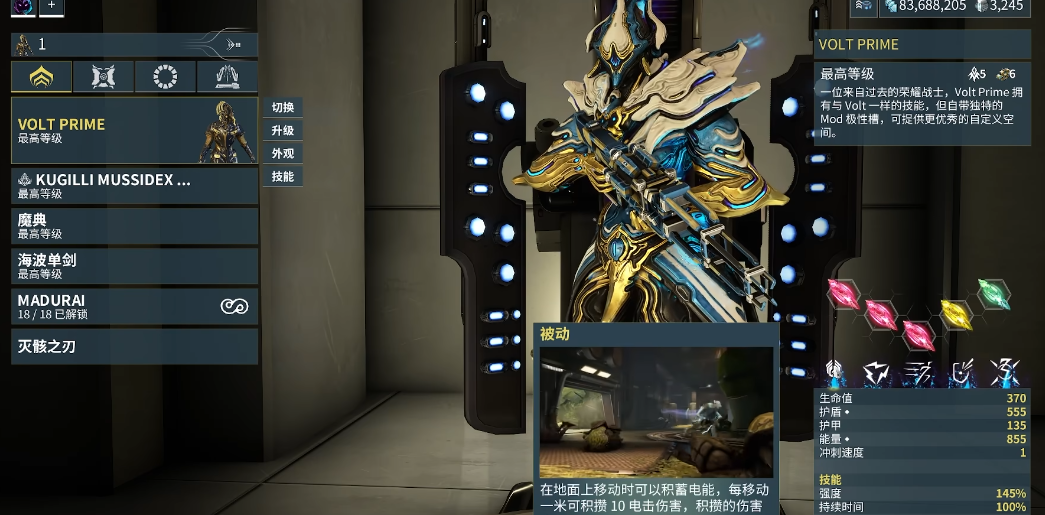
Task: Click the plus button at the top left
Action: pyautogui.click(x=51, y=6)
